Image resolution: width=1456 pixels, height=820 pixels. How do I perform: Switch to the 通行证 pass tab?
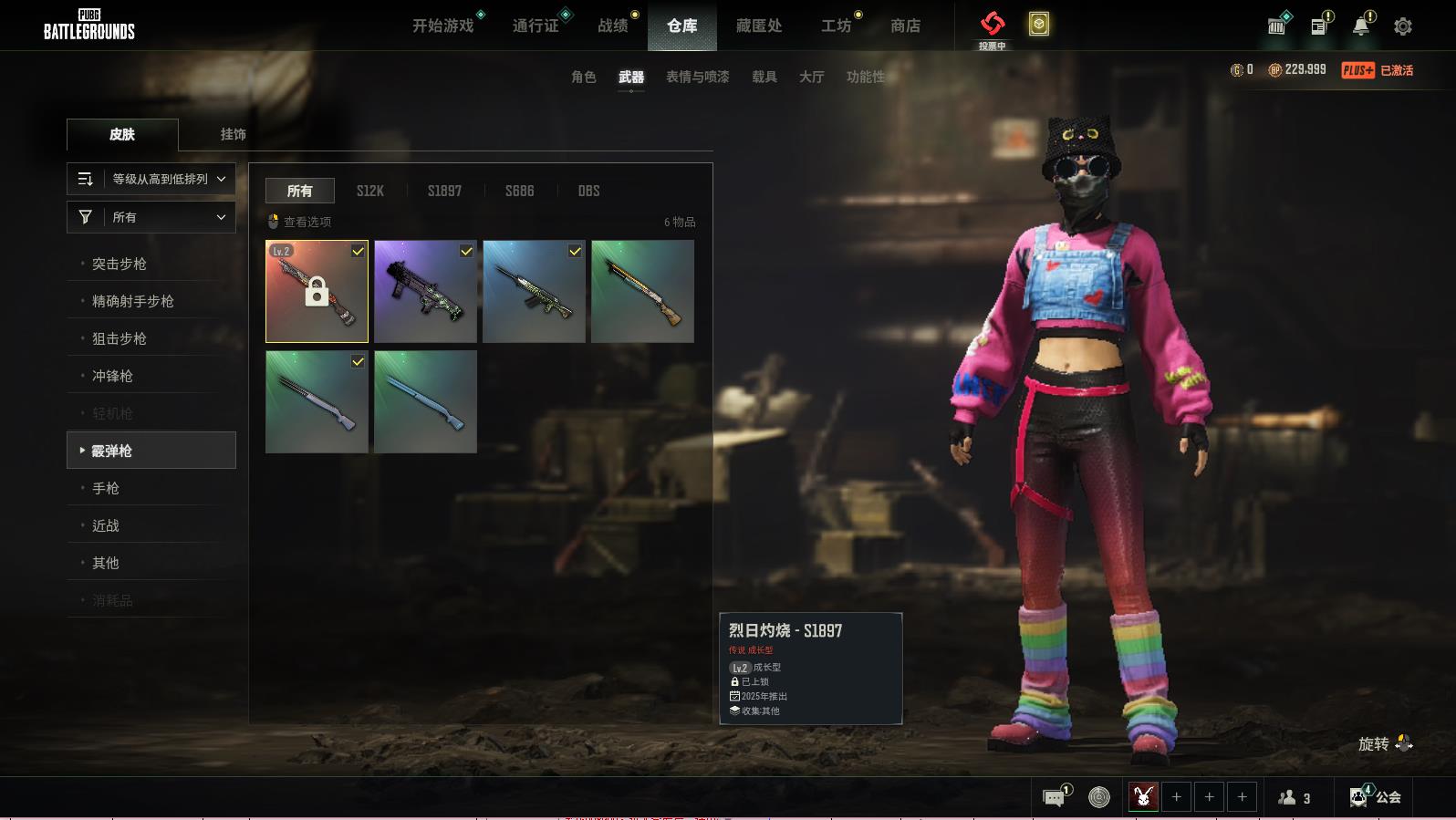[536, 26]
